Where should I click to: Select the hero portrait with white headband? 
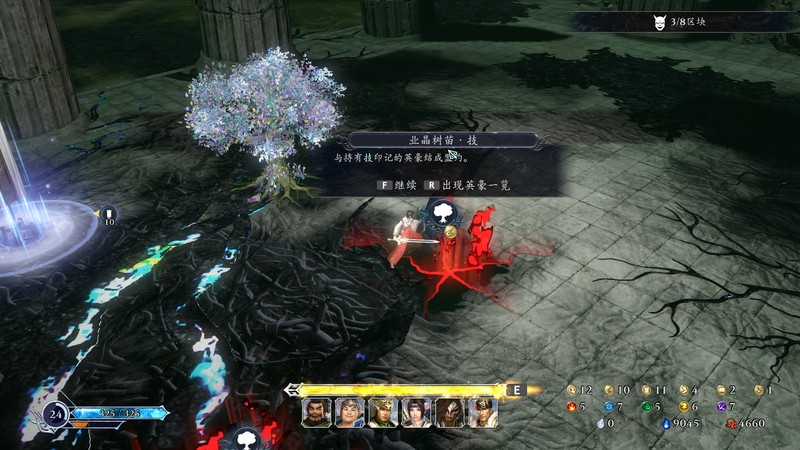[x=482, y=412]
